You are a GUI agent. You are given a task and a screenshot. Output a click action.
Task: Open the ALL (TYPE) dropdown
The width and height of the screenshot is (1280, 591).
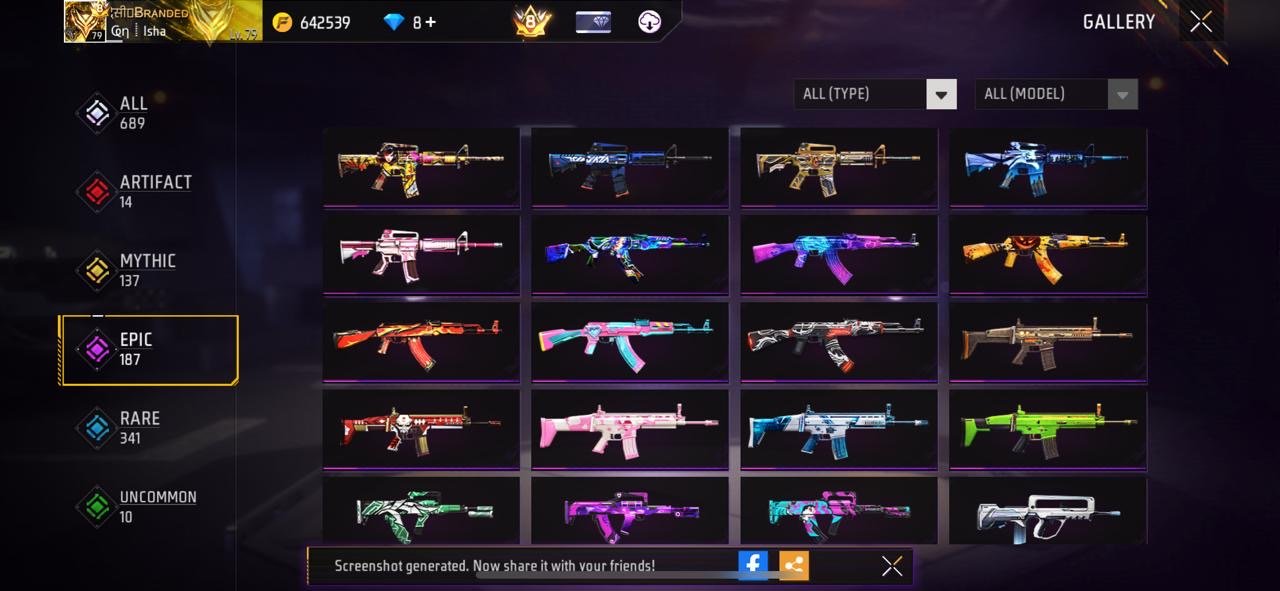(874, 94)
